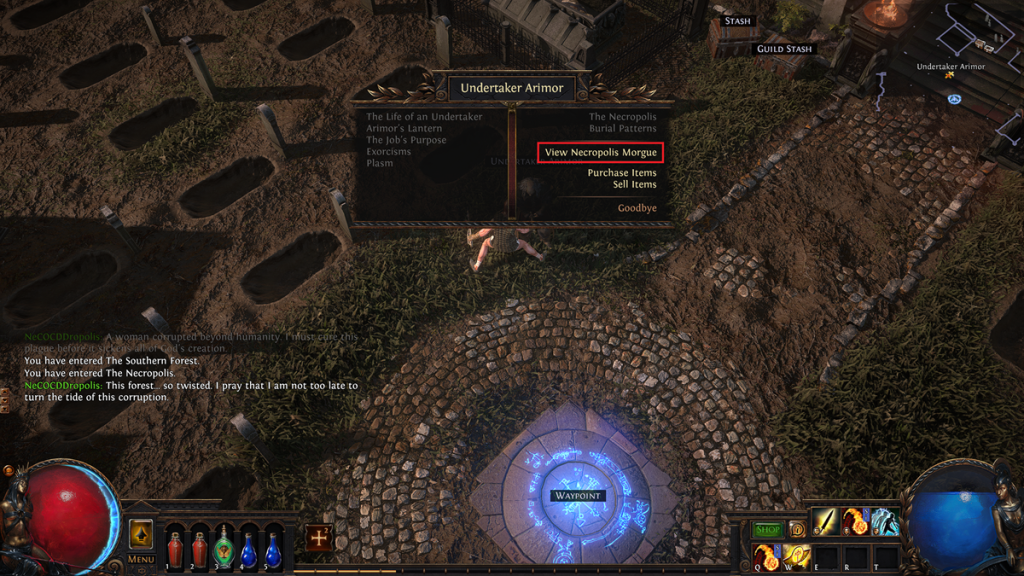Select The Job's Purpose dialogue topic

[406, 141]
